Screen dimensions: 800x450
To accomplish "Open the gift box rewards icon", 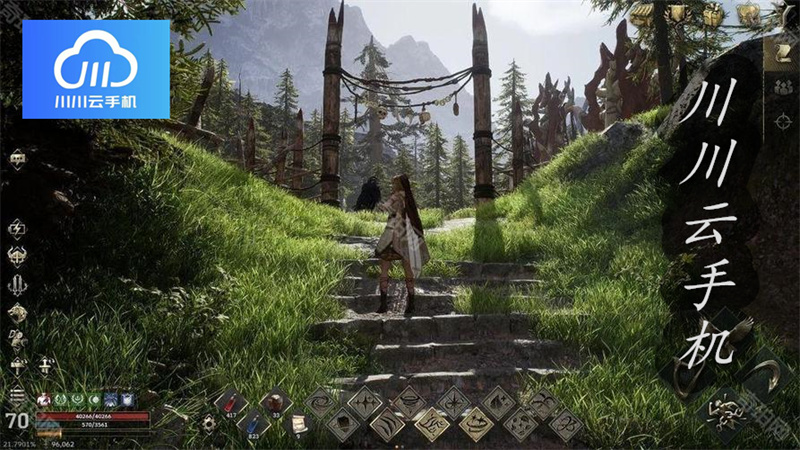I will point(713,14).
